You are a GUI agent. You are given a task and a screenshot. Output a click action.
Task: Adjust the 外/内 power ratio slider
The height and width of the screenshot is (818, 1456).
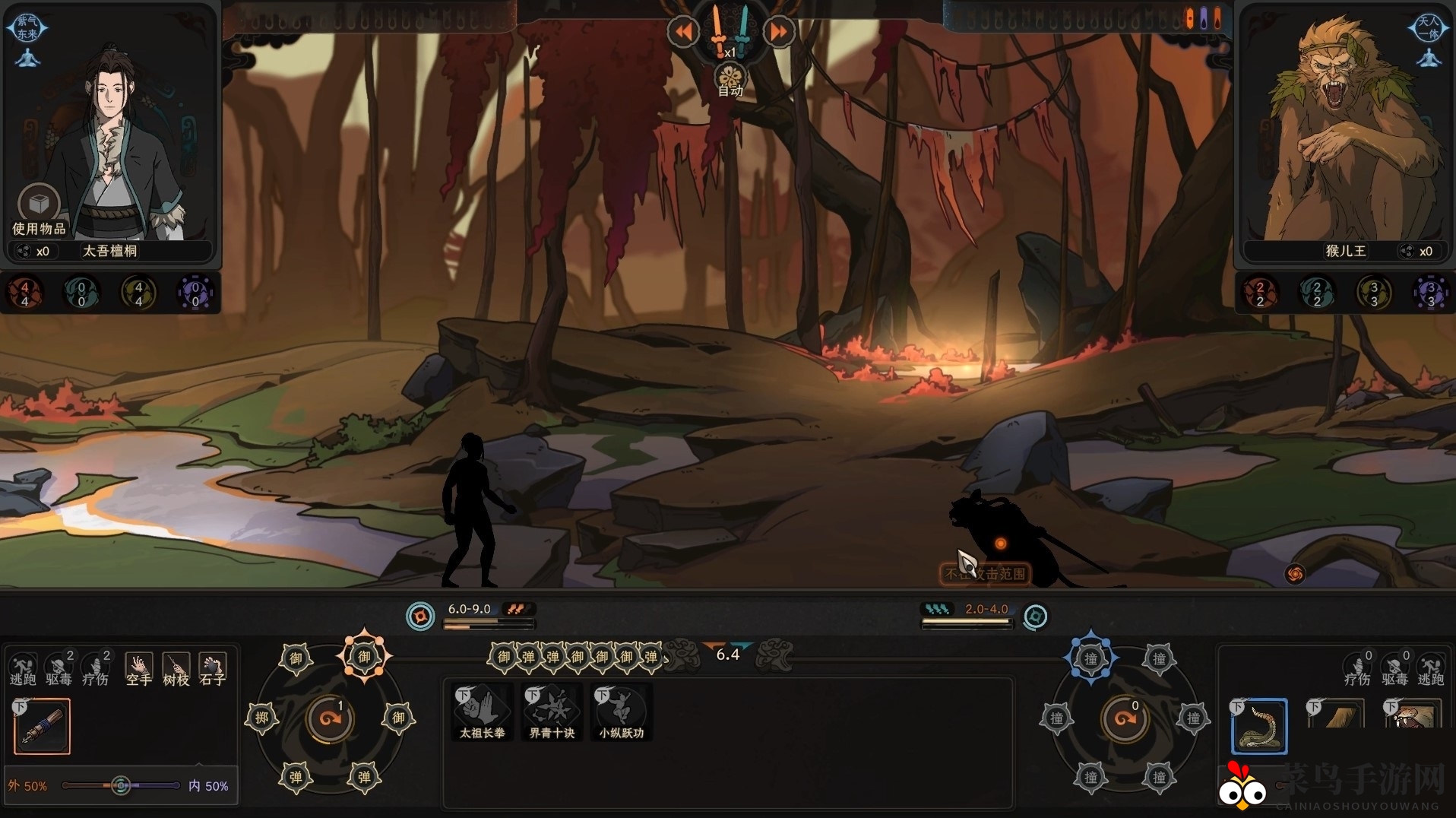tap(121, 785)
